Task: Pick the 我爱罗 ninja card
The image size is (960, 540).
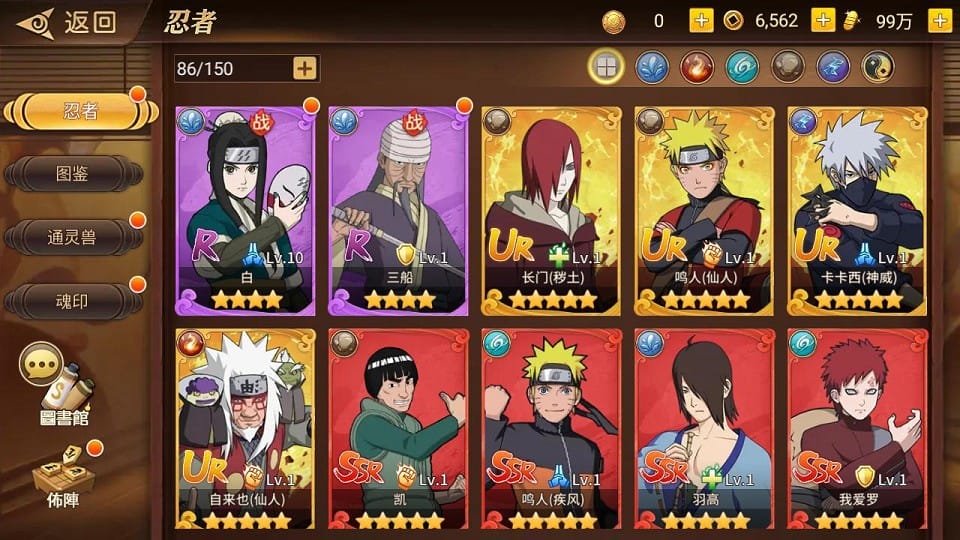Action: tap(857, 430)
